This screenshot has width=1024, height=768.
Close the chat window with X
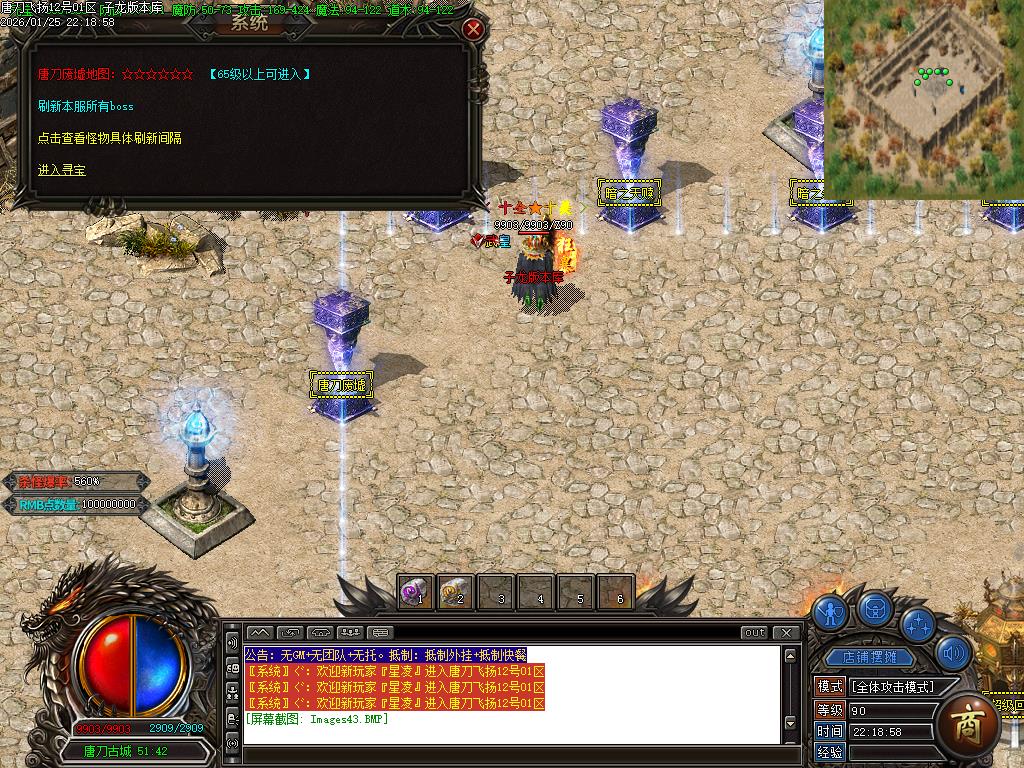787,632
